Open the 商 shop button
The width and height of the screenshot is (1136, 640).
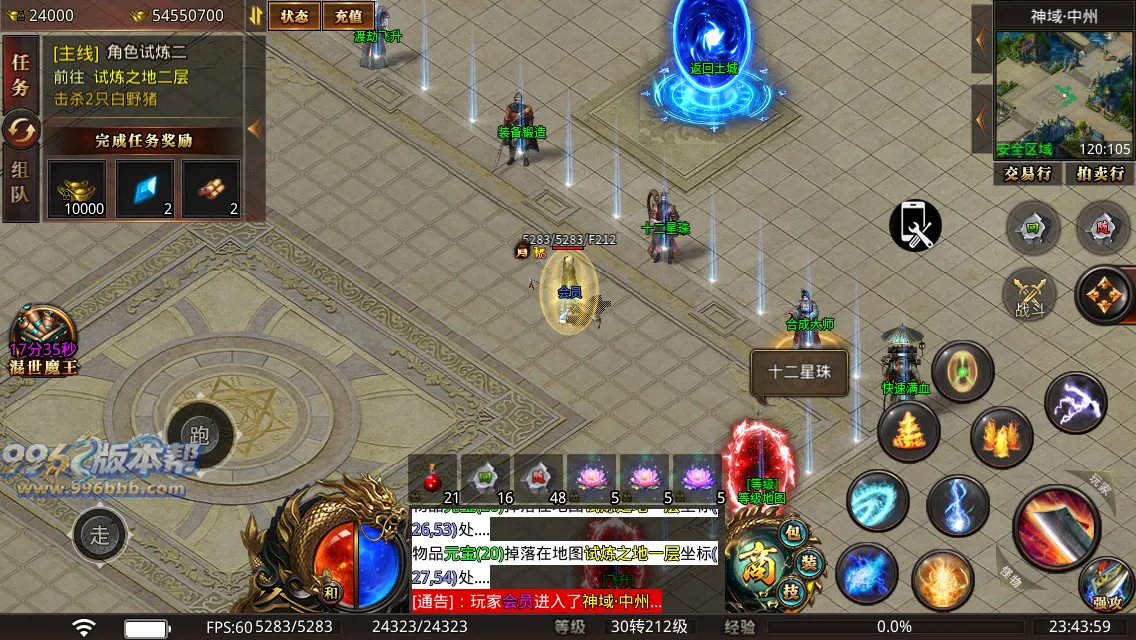pos(753,567)
